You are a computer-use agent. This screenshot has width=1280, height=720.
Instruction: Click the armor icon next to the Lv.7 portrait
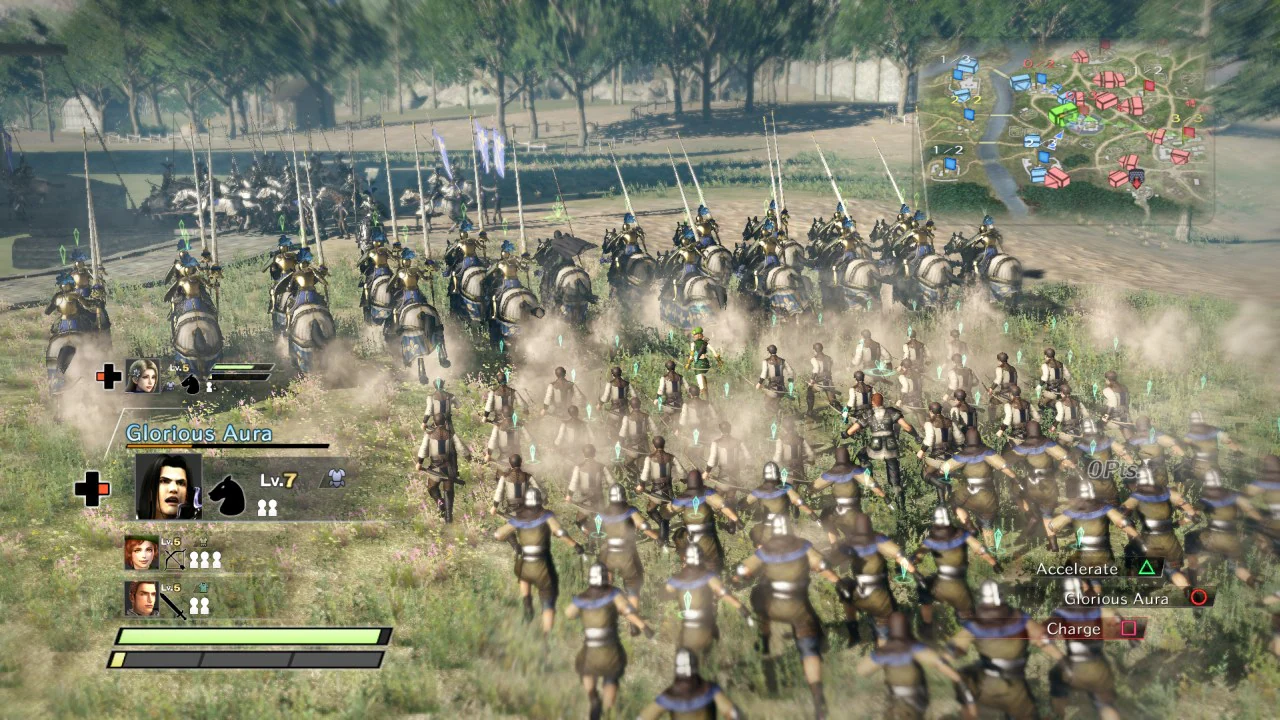(337, 477)
